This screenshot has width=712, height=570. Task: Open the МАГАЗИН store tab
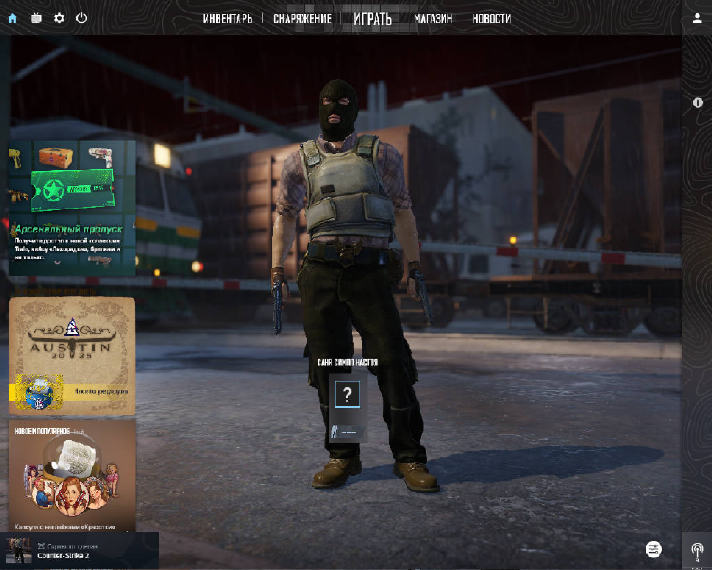click(x=433, y=19)
